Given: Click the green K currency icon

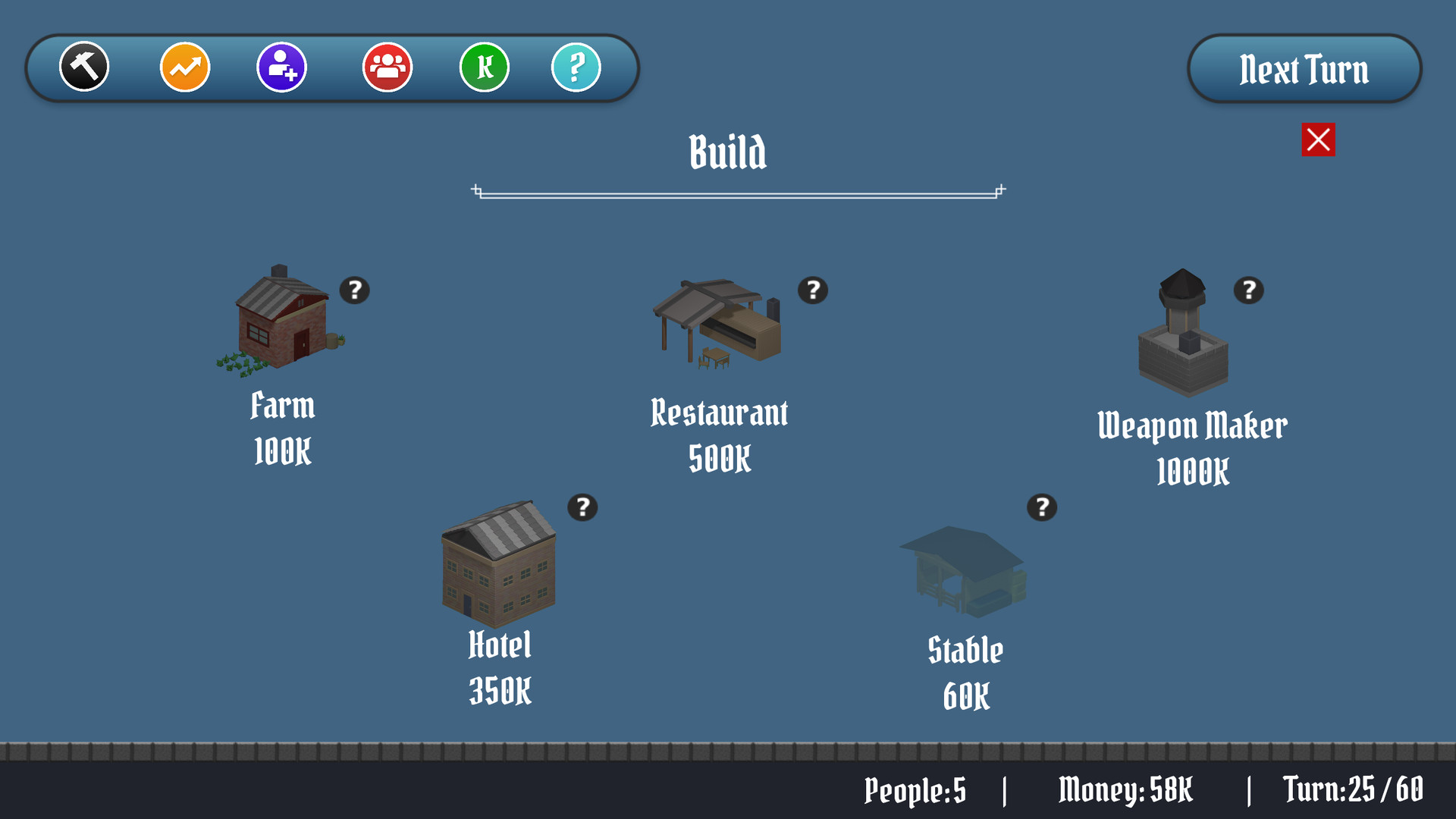Looking at the screenshot, I should pyautogui.click(x=484, y=67).
